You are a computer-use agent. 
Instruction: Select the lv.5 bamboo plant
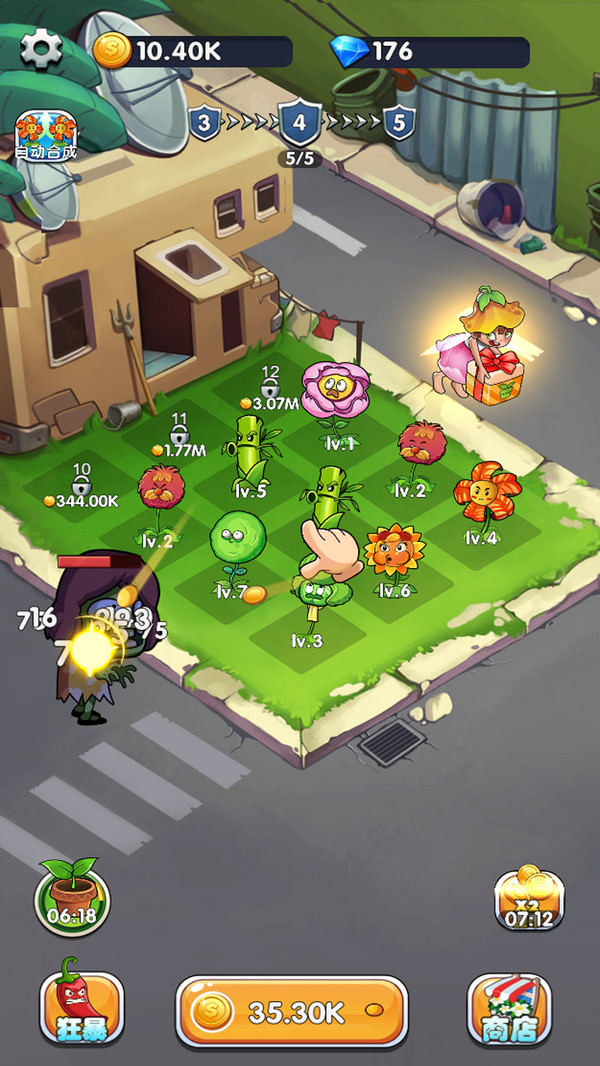(250, 450)
